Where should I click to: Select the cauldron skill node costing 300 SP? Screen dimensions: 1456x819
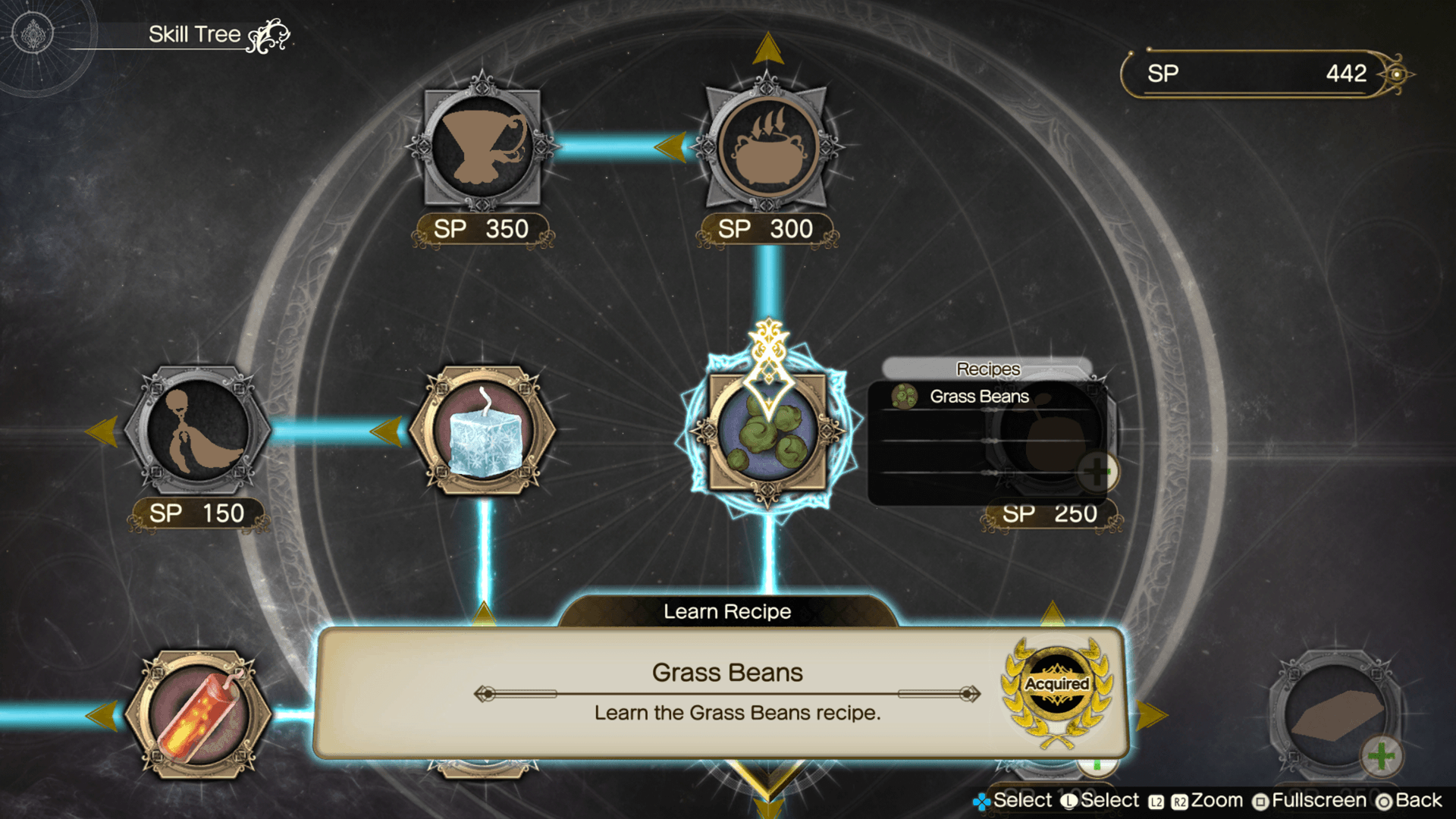[x=767, y=148]
